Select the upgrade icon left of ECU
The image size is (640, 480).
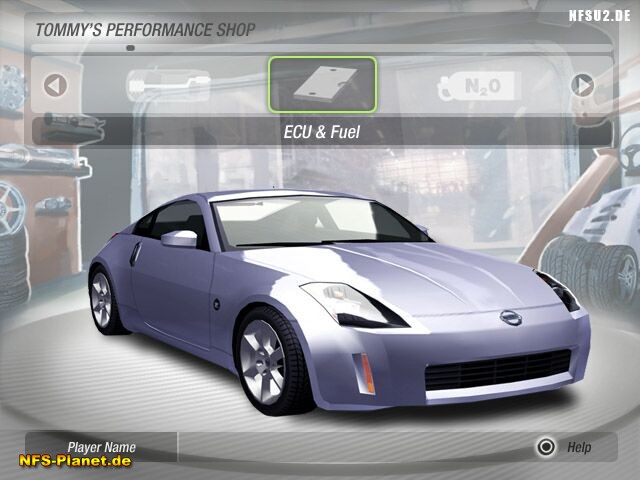tap(167, 85)
